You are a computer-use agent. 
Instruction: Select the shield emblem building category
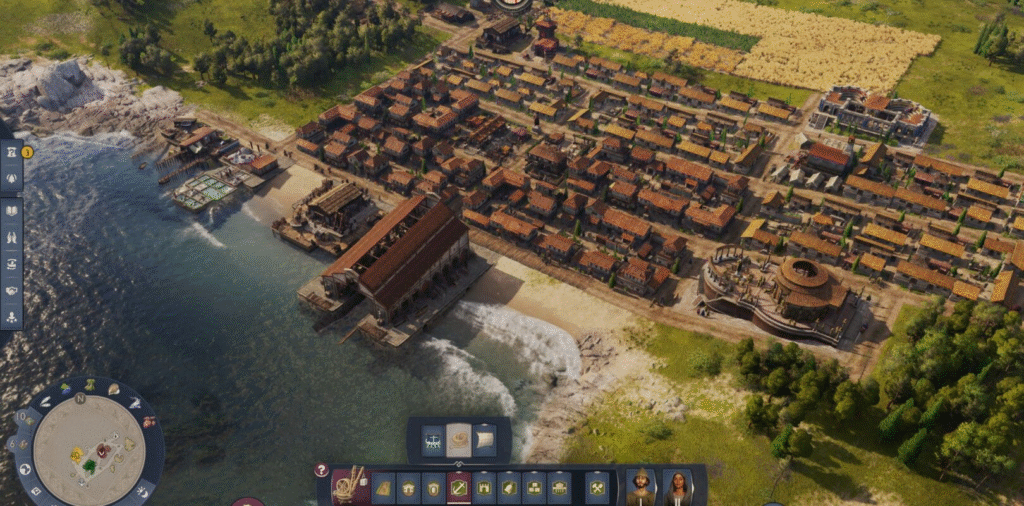click(434, 489)
